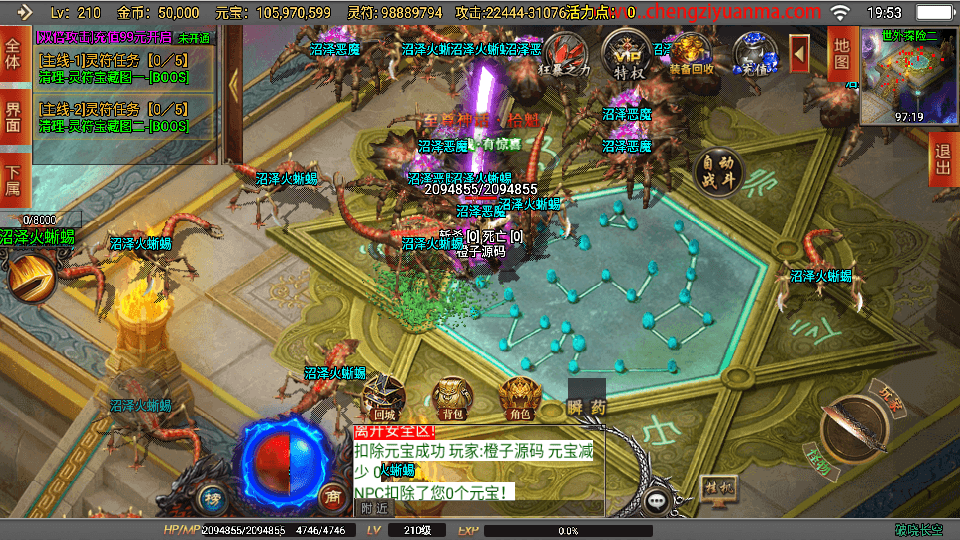This screenshot has width=960, height=540.
Task: Open the 狂暴之力 berserk power icon
Action: (568, 55)
